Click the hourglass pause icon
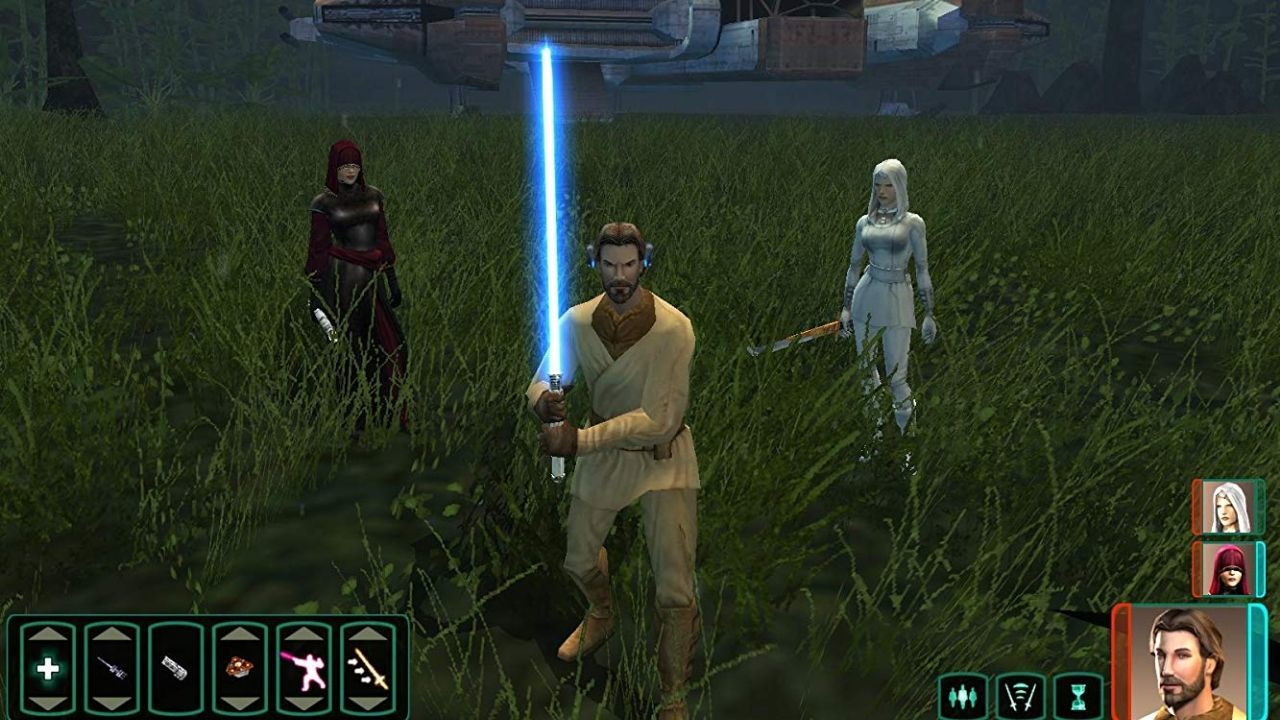1280x720 pixels. click(x=1079, y=695)
